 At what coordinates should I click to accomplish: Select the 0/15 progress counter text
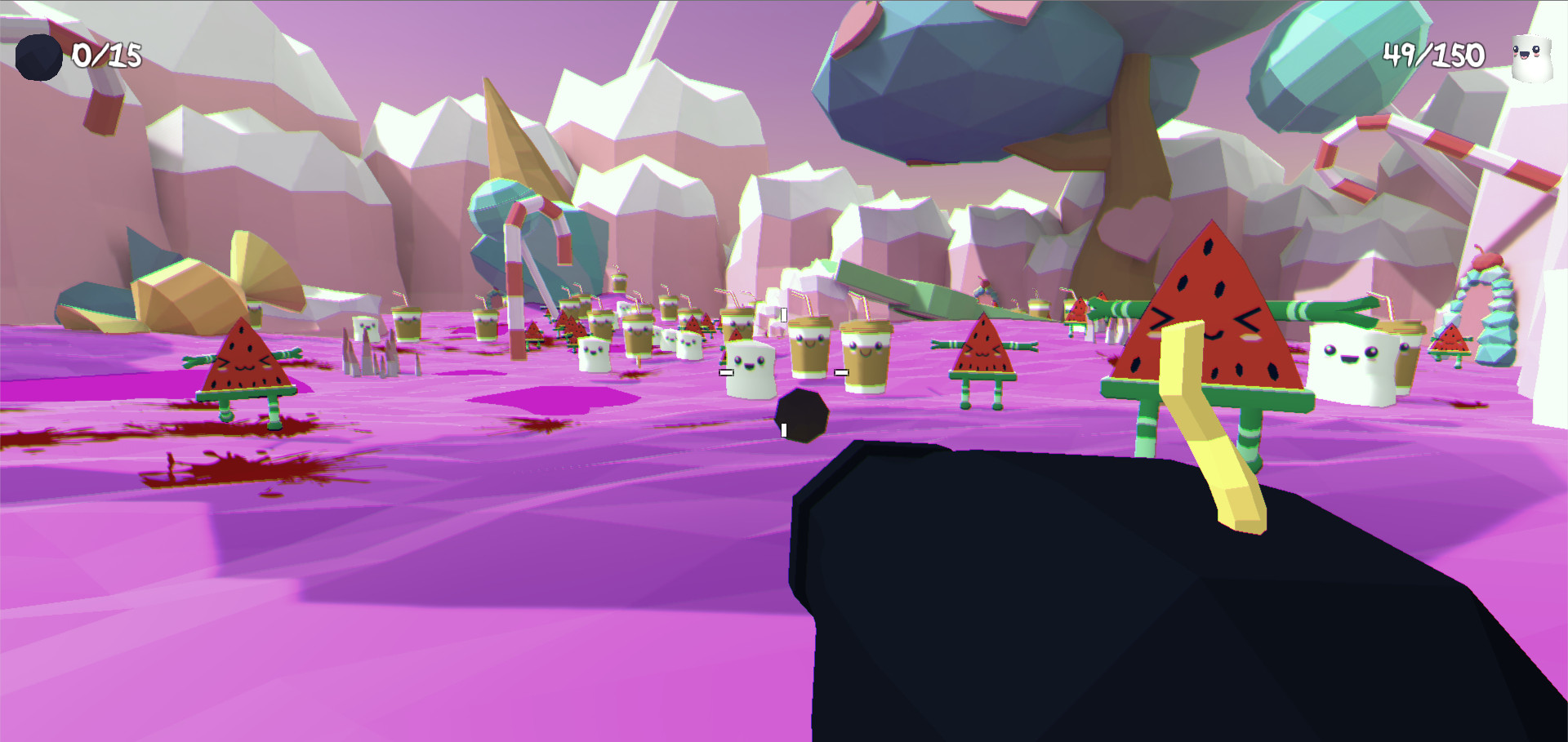tap(105, 56)
